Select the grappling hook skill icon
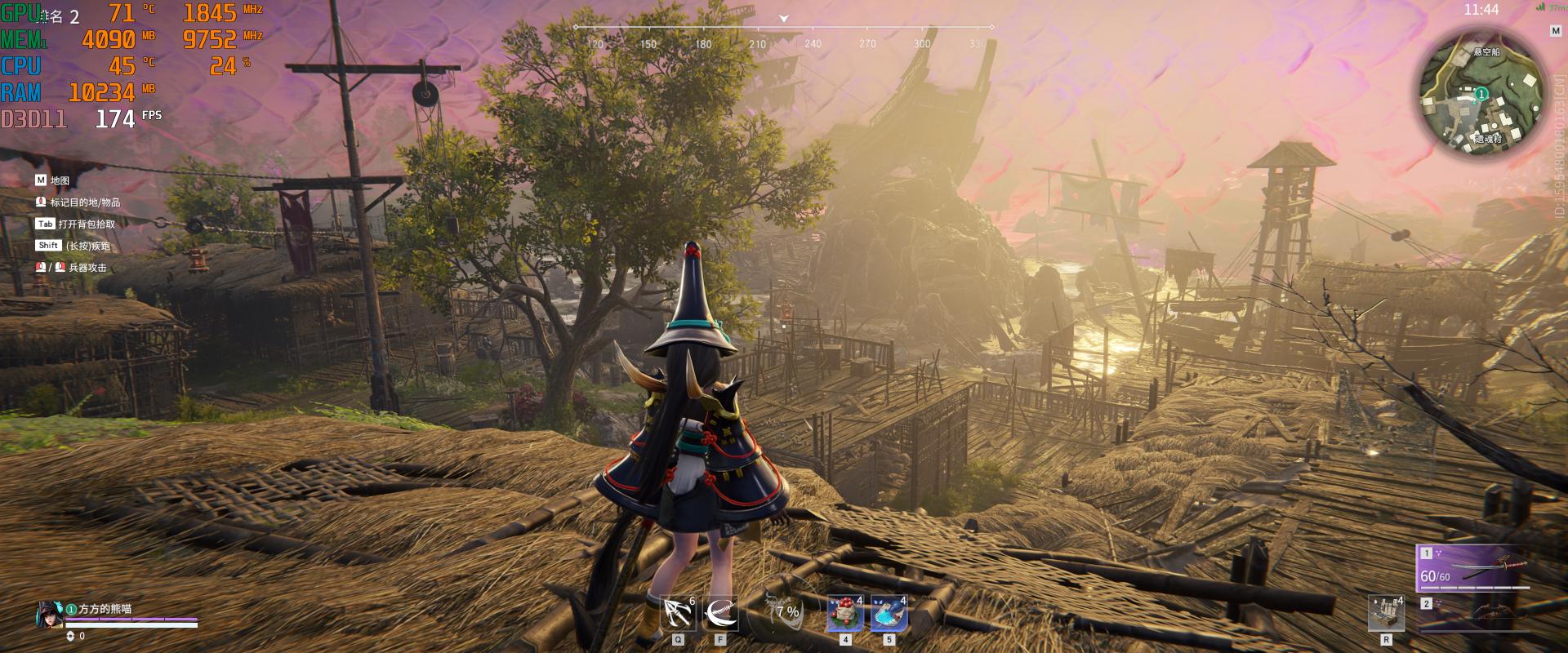 [677, 613]
